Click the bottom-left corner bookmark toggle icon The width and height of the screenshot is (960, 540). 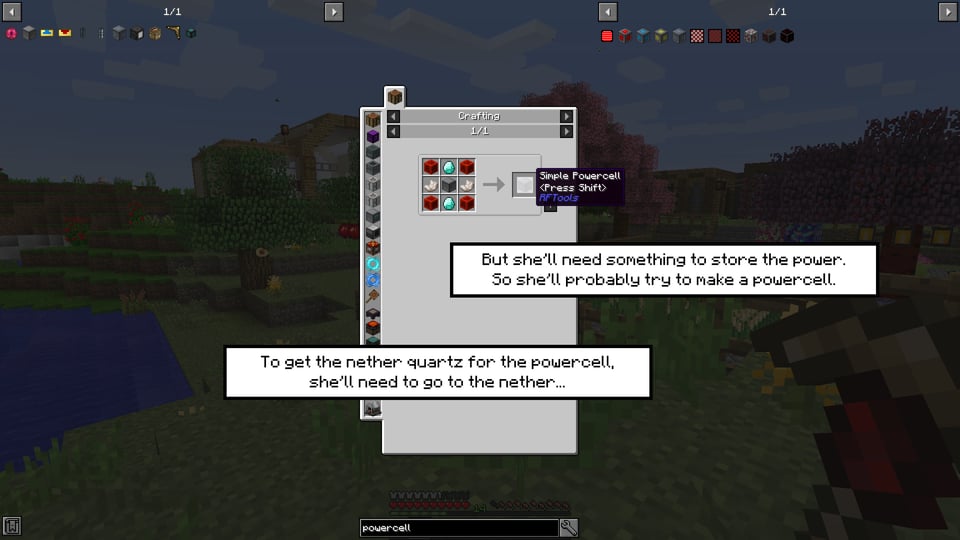coord(12,526)
